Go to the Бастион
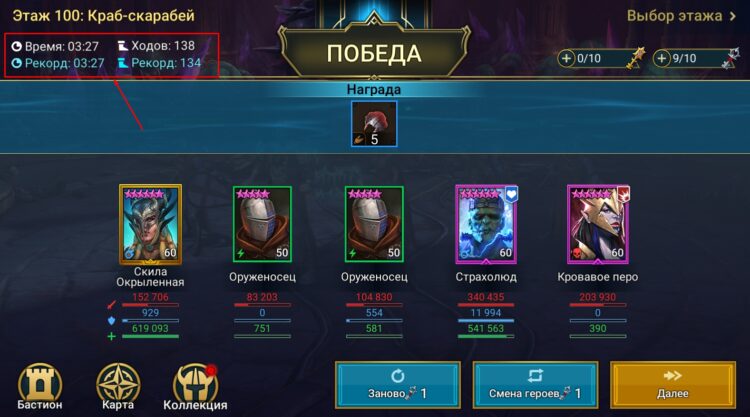The height and width of the screenshot is (417, 750). (40, 385)
